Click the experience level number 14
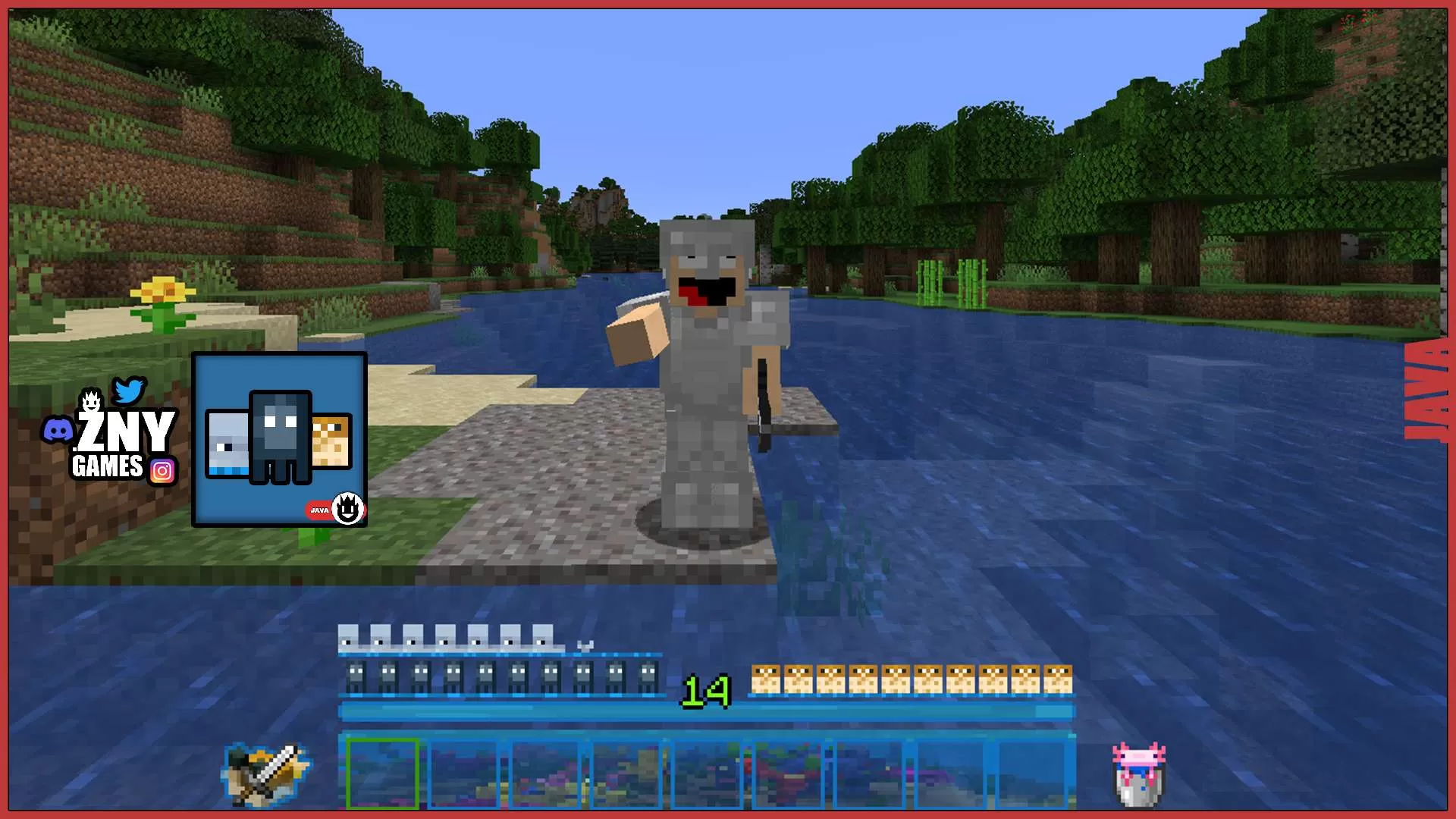This screenshot has height=819, width=1456. point(704,691)
